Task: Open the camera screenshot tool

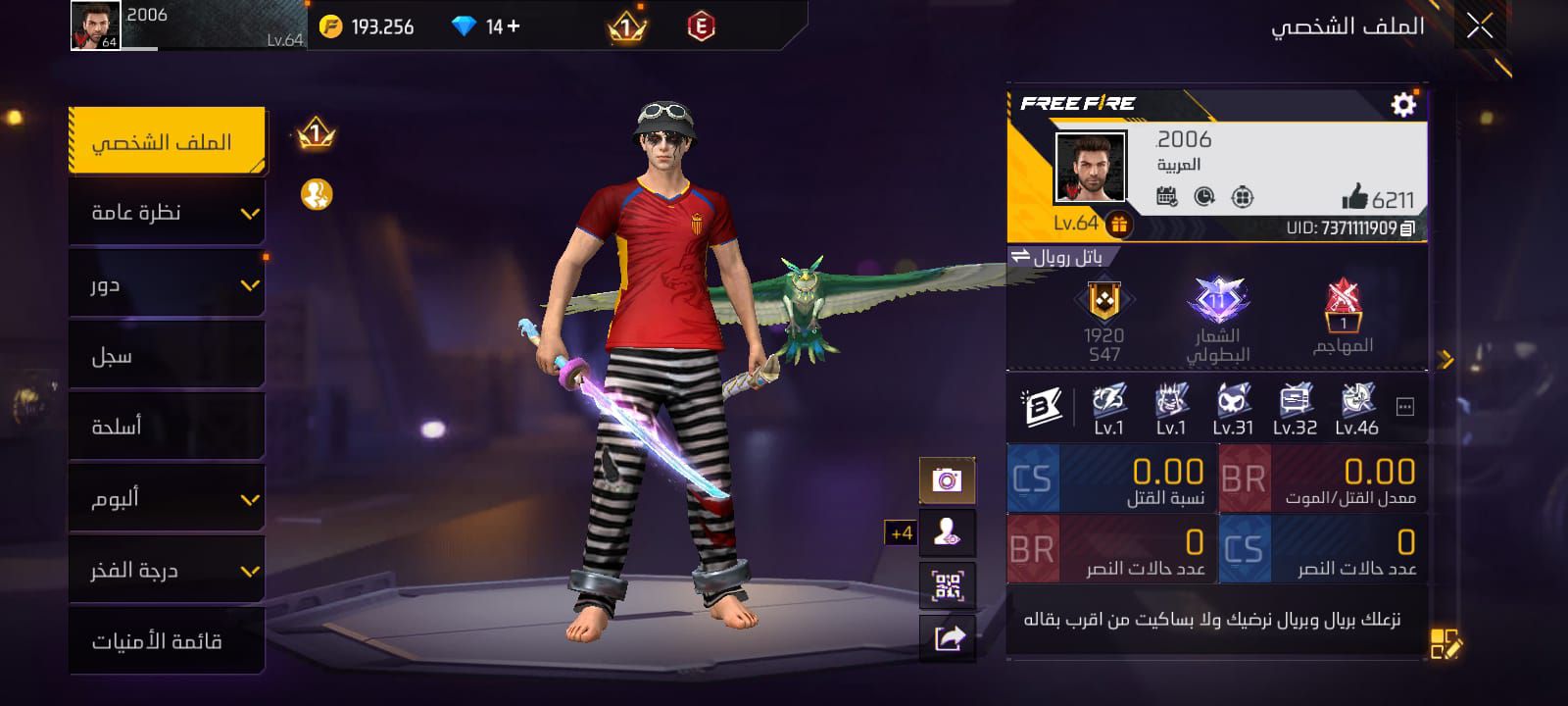Action: click(947, 479)
